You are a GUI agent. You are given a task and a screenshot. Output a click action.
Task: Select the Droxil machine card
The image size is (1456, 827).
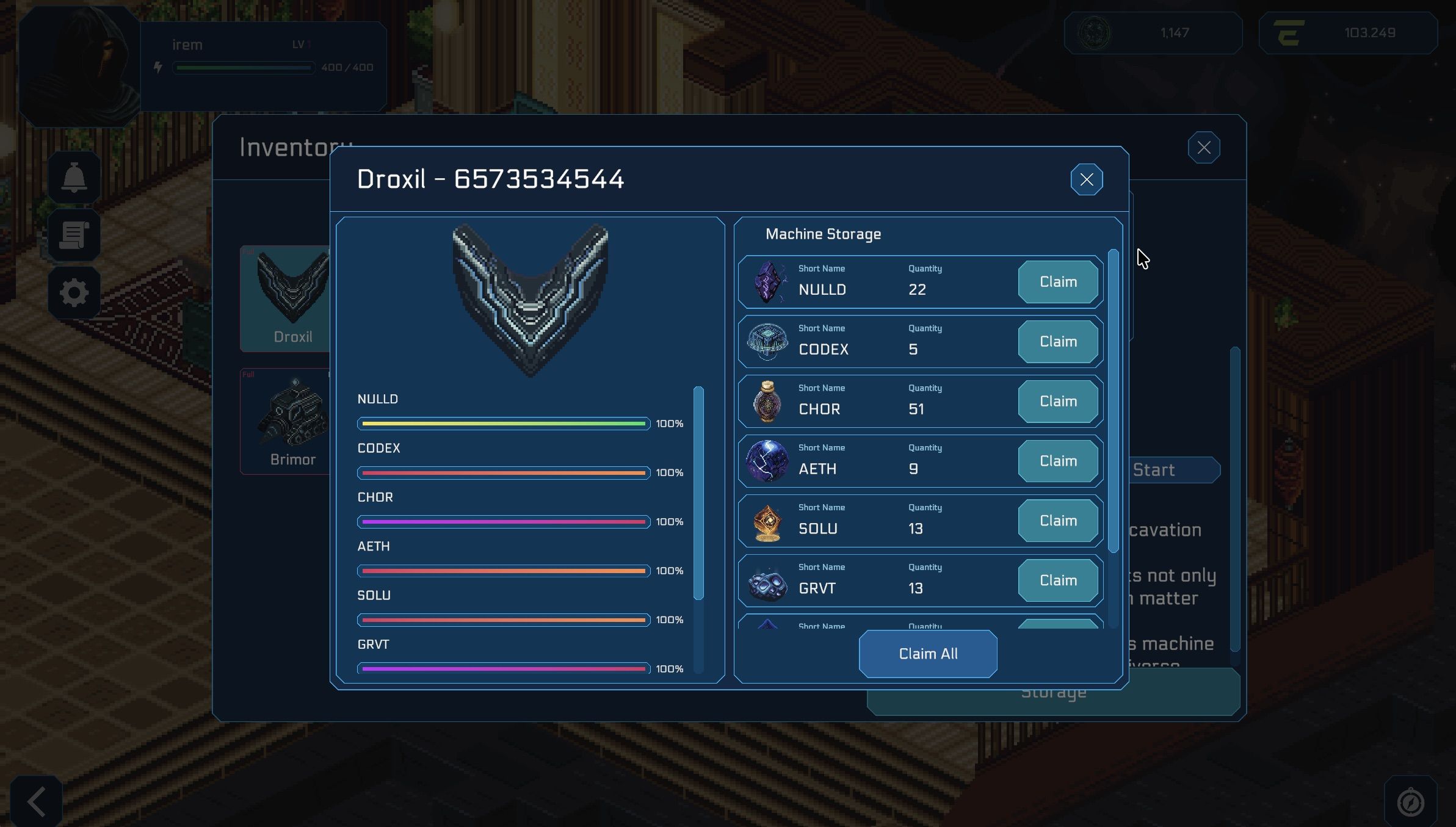[286, 299]
